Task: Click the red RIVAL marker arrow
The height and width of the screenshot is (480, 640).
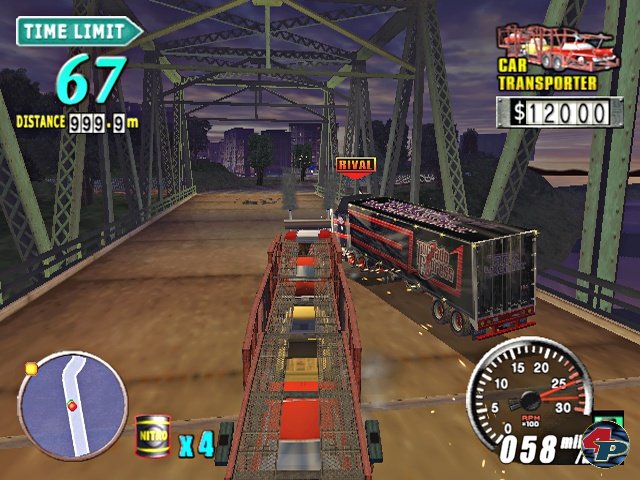Action: 355,167
